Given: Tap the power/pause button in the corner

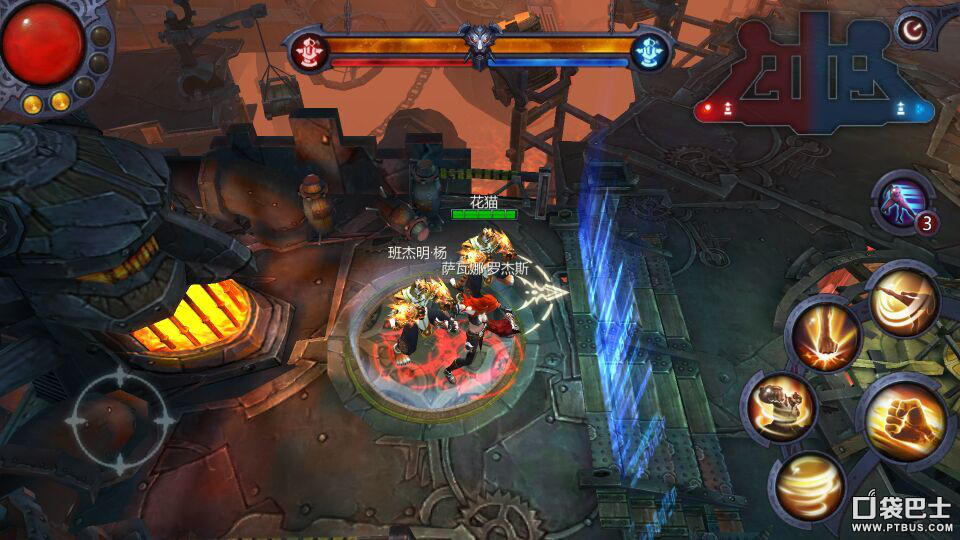Looking at the screenshot, I should 911,30.
